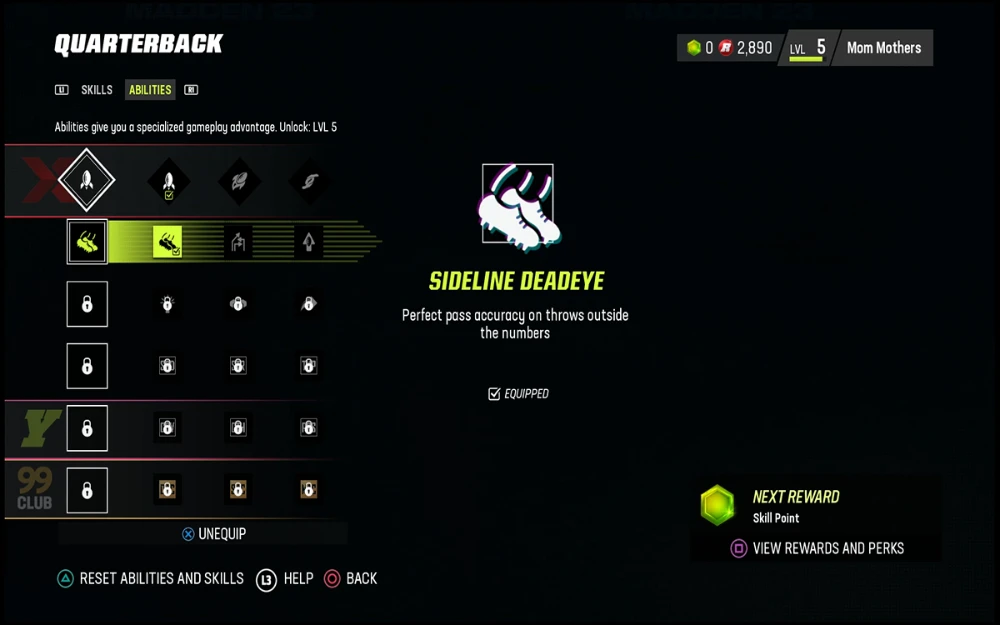Go back to the previous menu

pos(351,578)
